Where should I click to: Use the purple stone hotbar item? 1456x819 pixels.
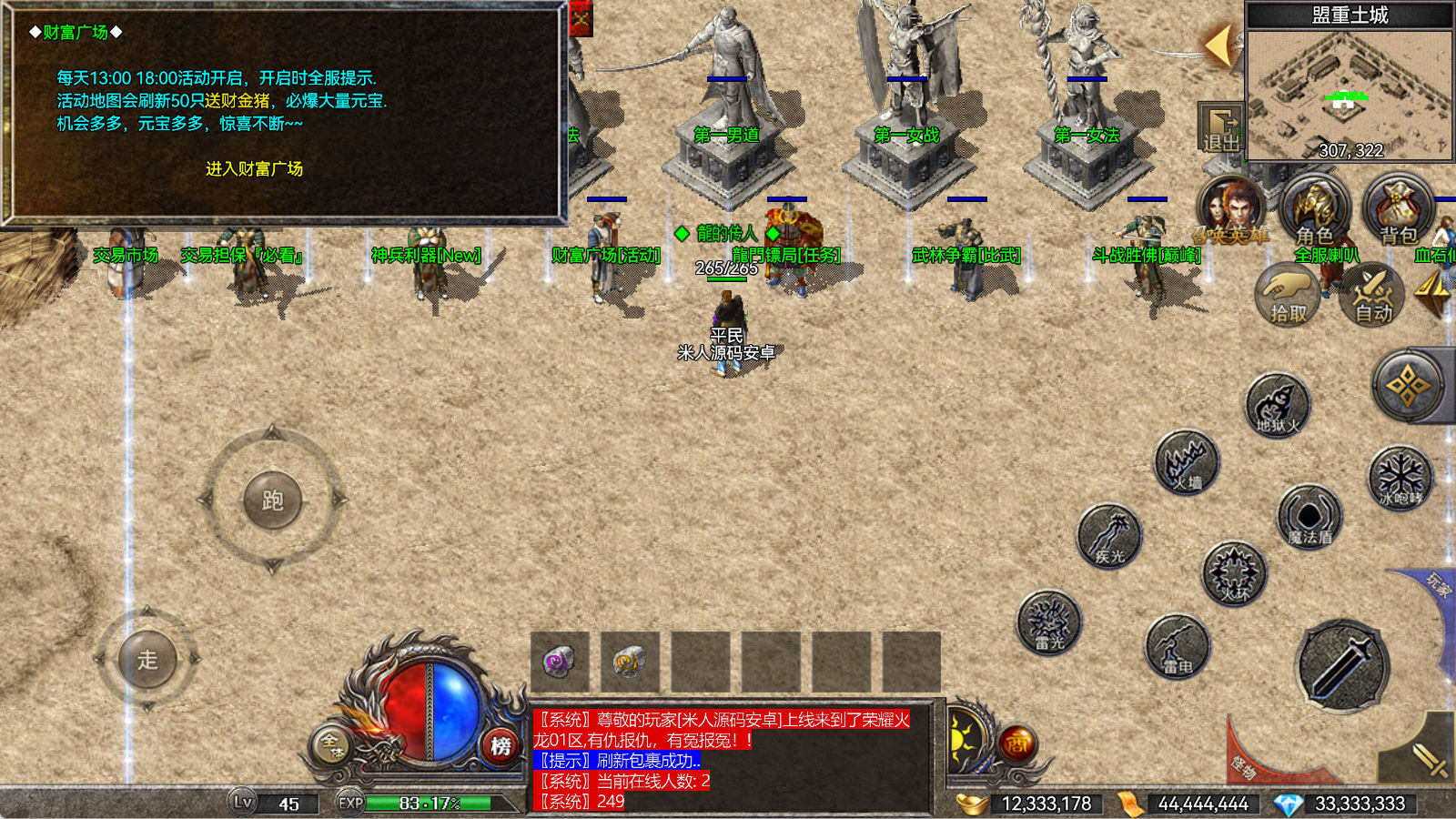(x=559, y=662)
